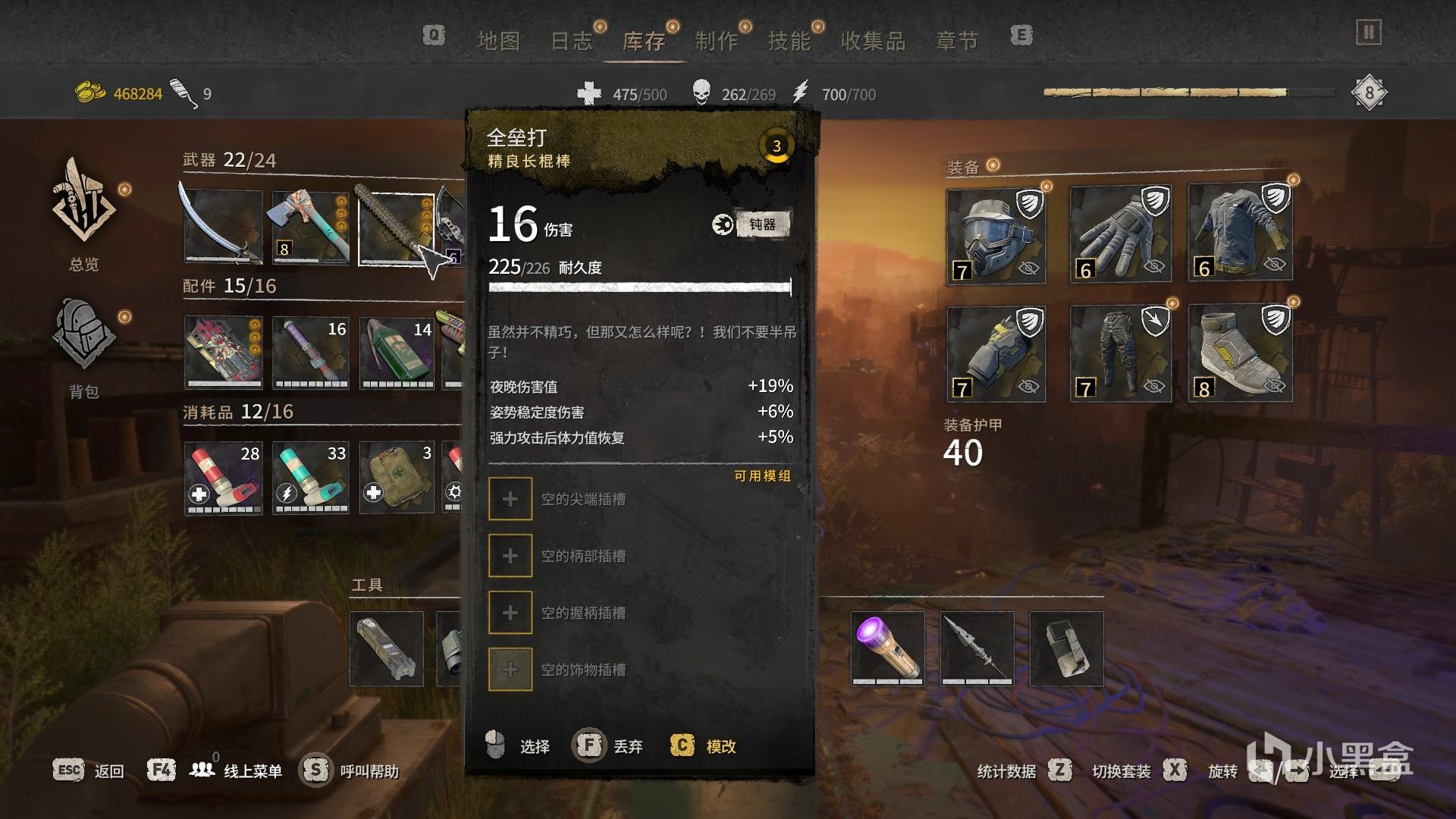Select the curved saber weapon slot
The height and width of the screenshot is (819, 1456).
pos(223,227)
